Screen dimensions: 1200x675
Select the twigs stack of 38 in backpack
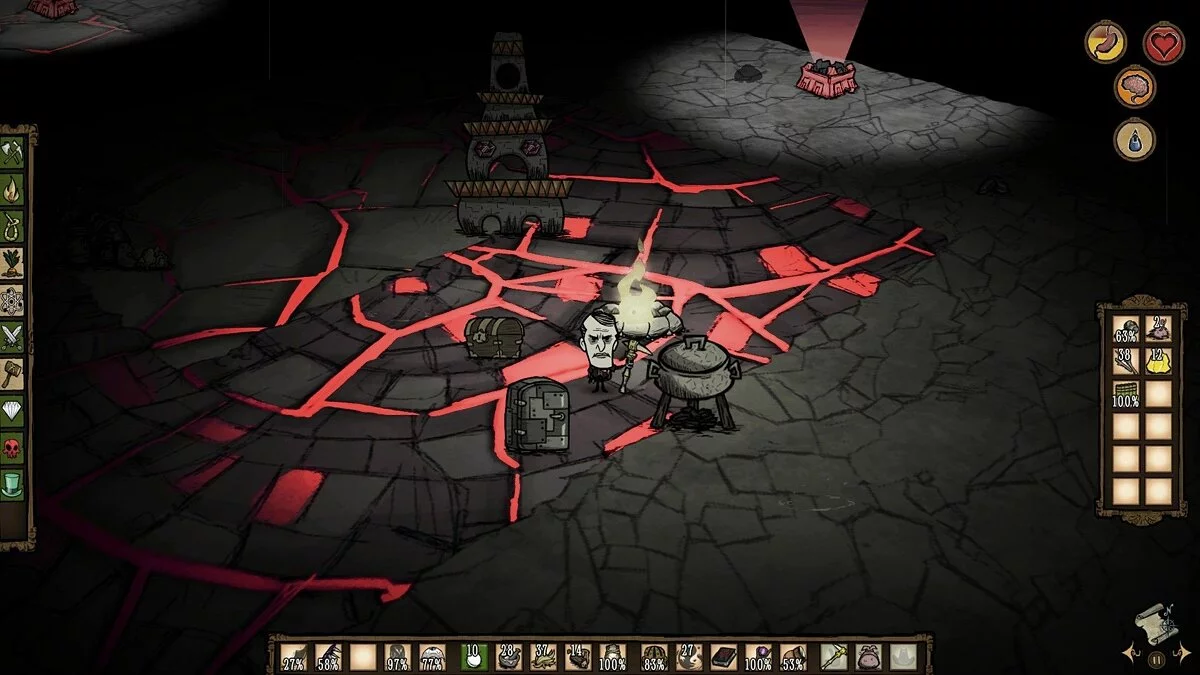[1126, 362]
